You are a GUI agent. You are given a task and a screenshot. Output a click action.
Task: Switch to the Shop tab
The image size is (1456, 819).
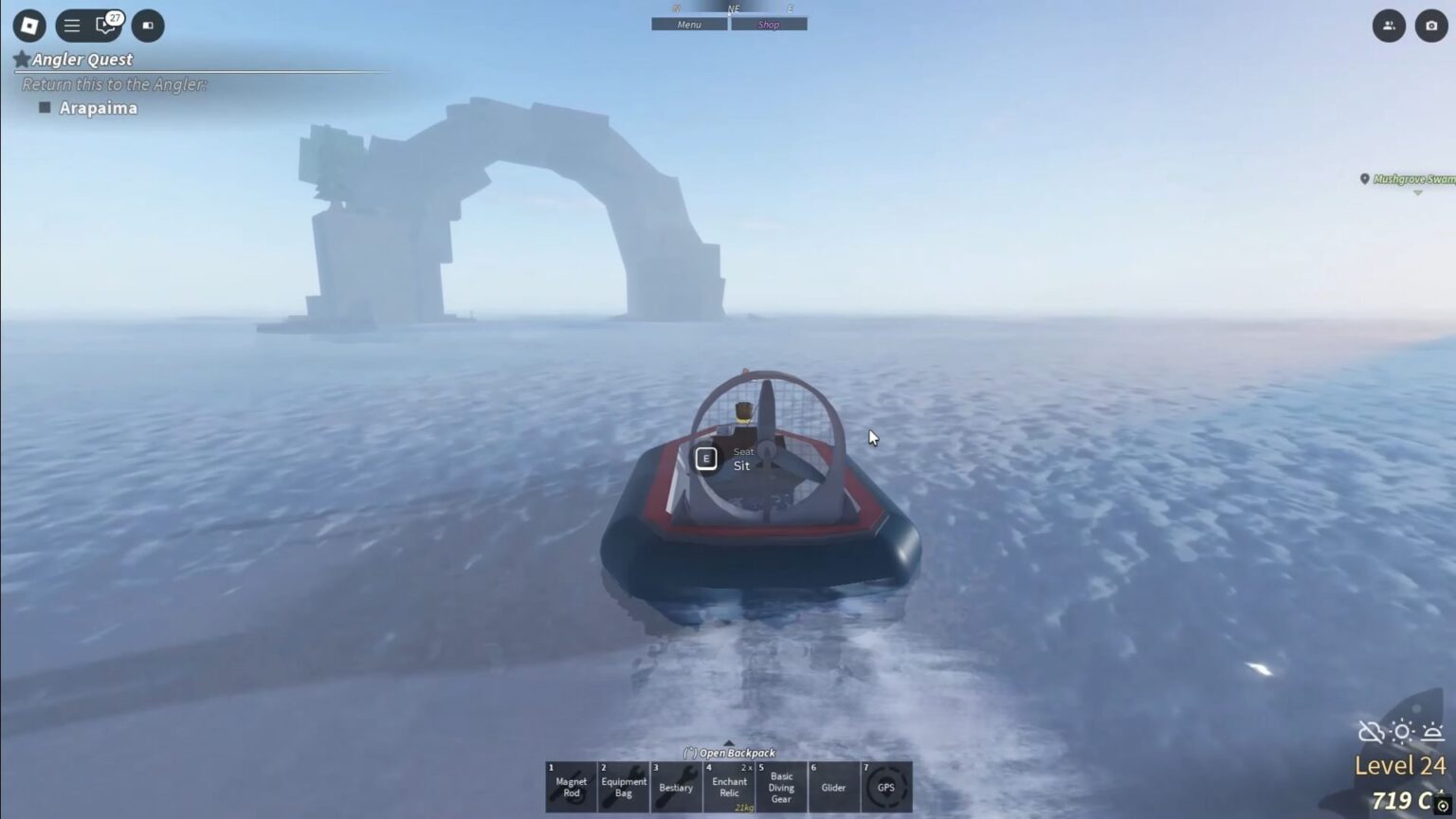(x=769, y=24)
